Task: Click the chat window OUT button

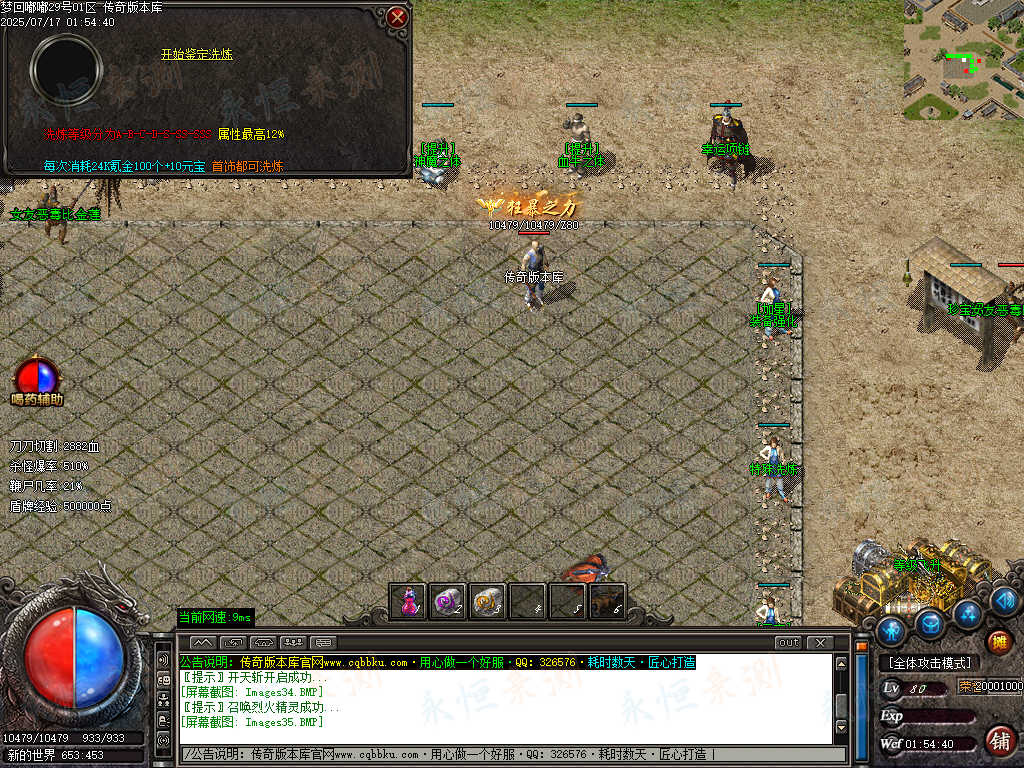Action: pos(788,643)
